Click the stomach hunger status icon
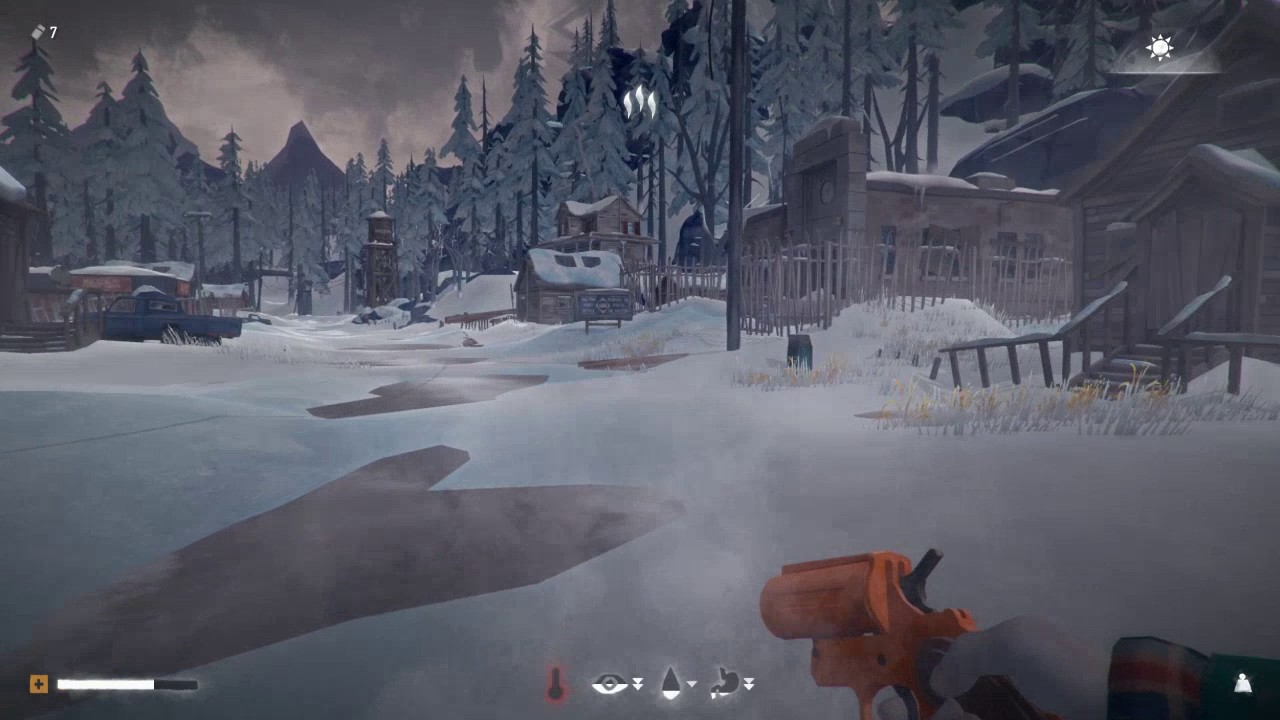The width and height of the screenshot is (1280, 720). coord(727,683)
